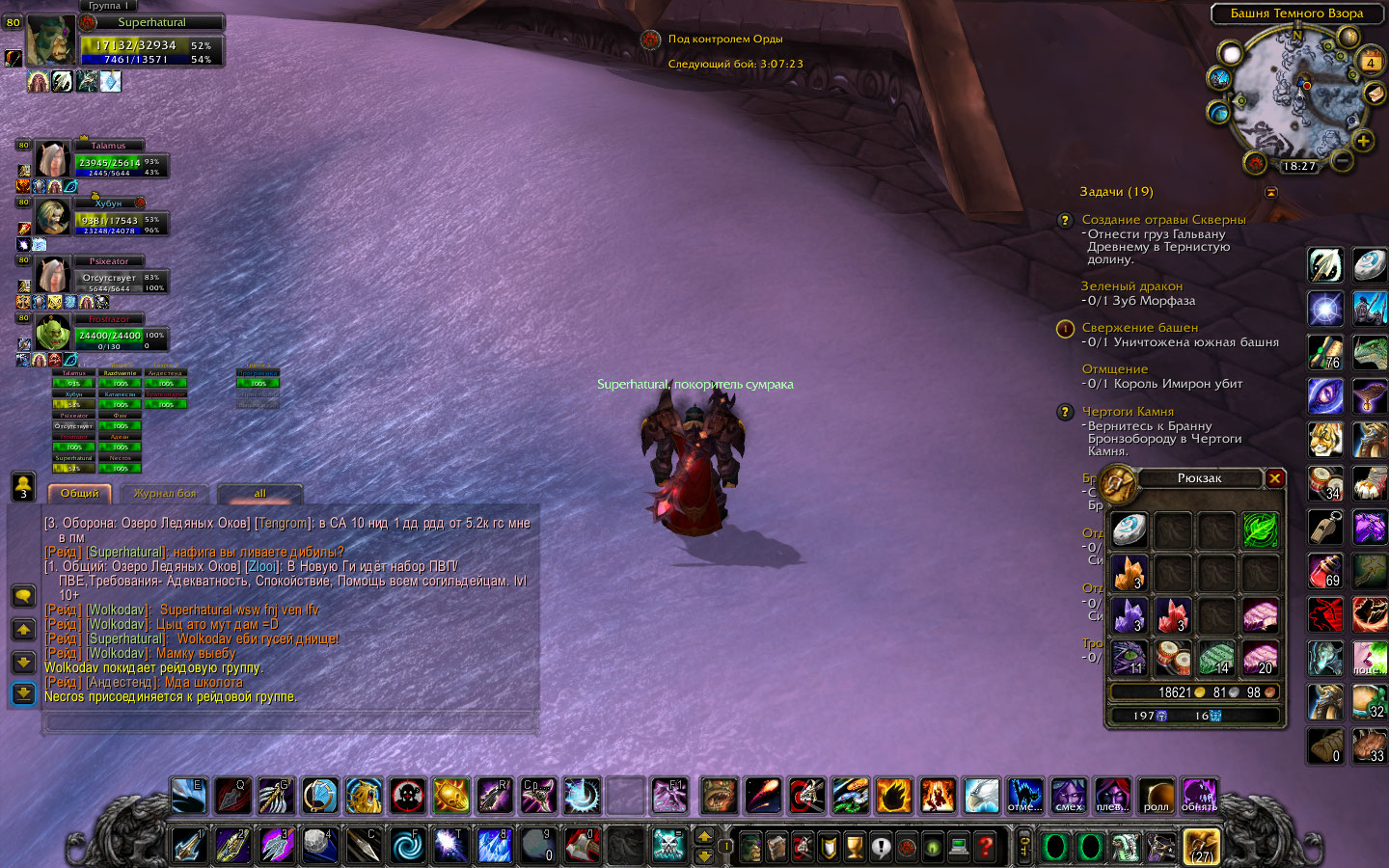Image resolution: width=1389 pixels, height=868 pixels.
Task: Select the purple crystals stack in backpack
Action: (1129, 615)
